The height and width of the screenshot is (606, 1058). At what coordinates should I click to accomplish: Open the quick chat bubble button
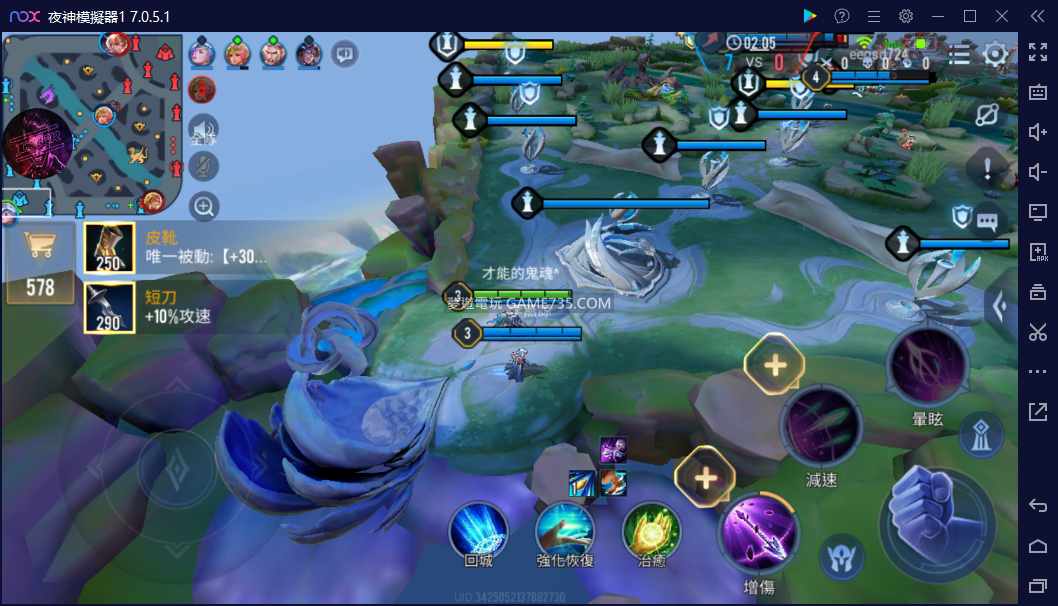coord(988,221)
